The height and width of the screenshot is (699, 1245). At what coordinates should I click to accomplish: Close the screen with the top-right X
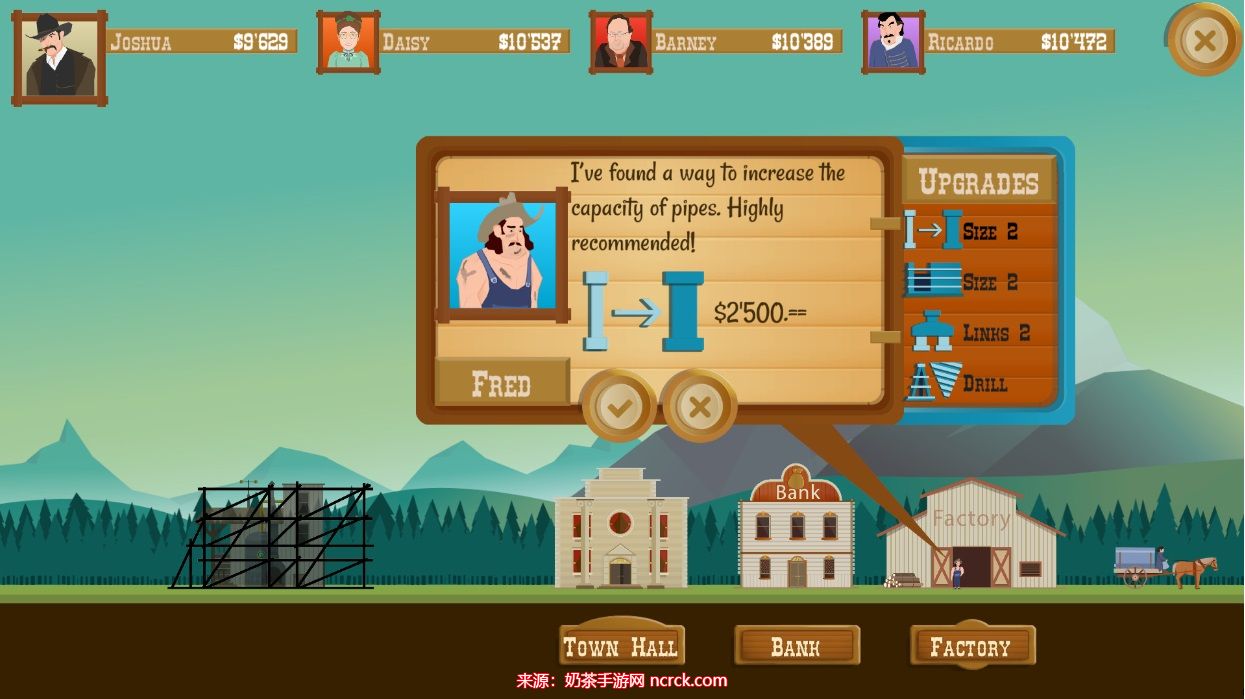pos(1204,40)
